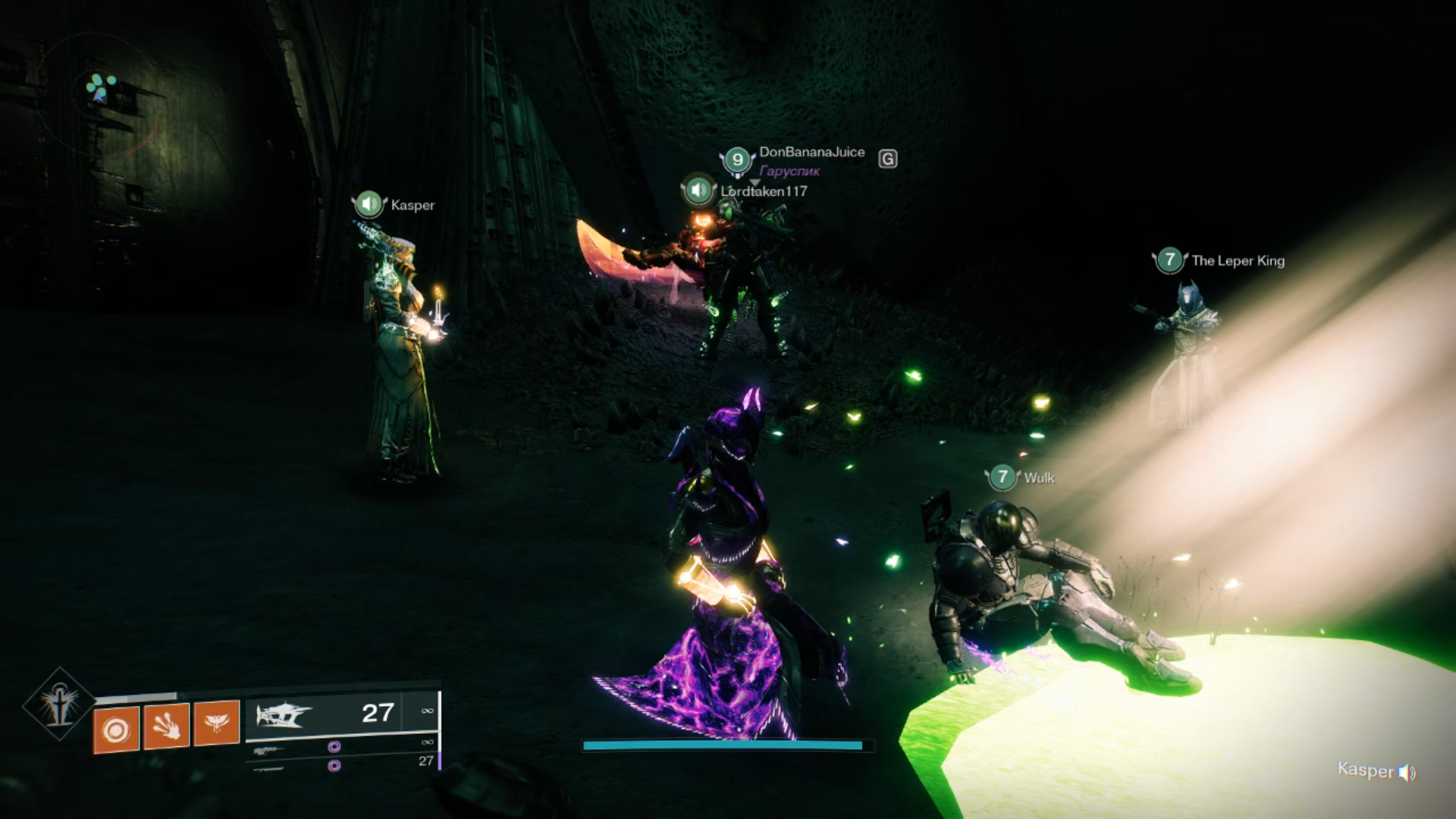Screen dimensions: 1456x819
Task: Select DonBananaJuice's player nameplate
Action: point(811,152)
